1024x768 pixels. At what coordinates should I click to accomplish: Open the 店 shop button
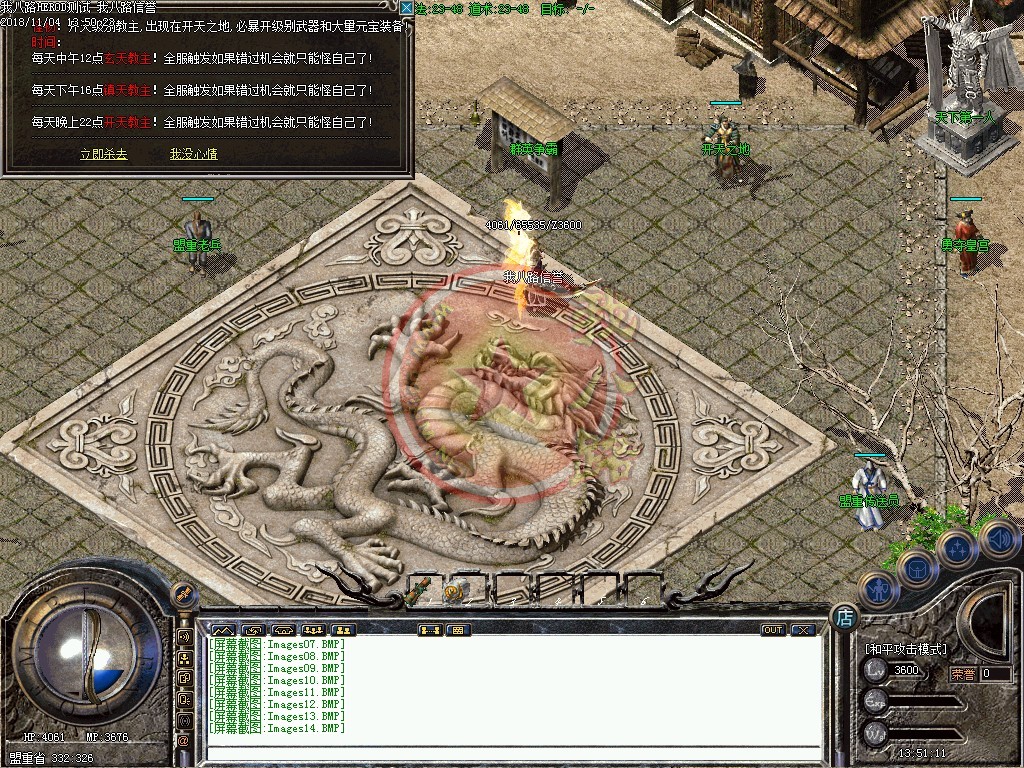(845, 617)
